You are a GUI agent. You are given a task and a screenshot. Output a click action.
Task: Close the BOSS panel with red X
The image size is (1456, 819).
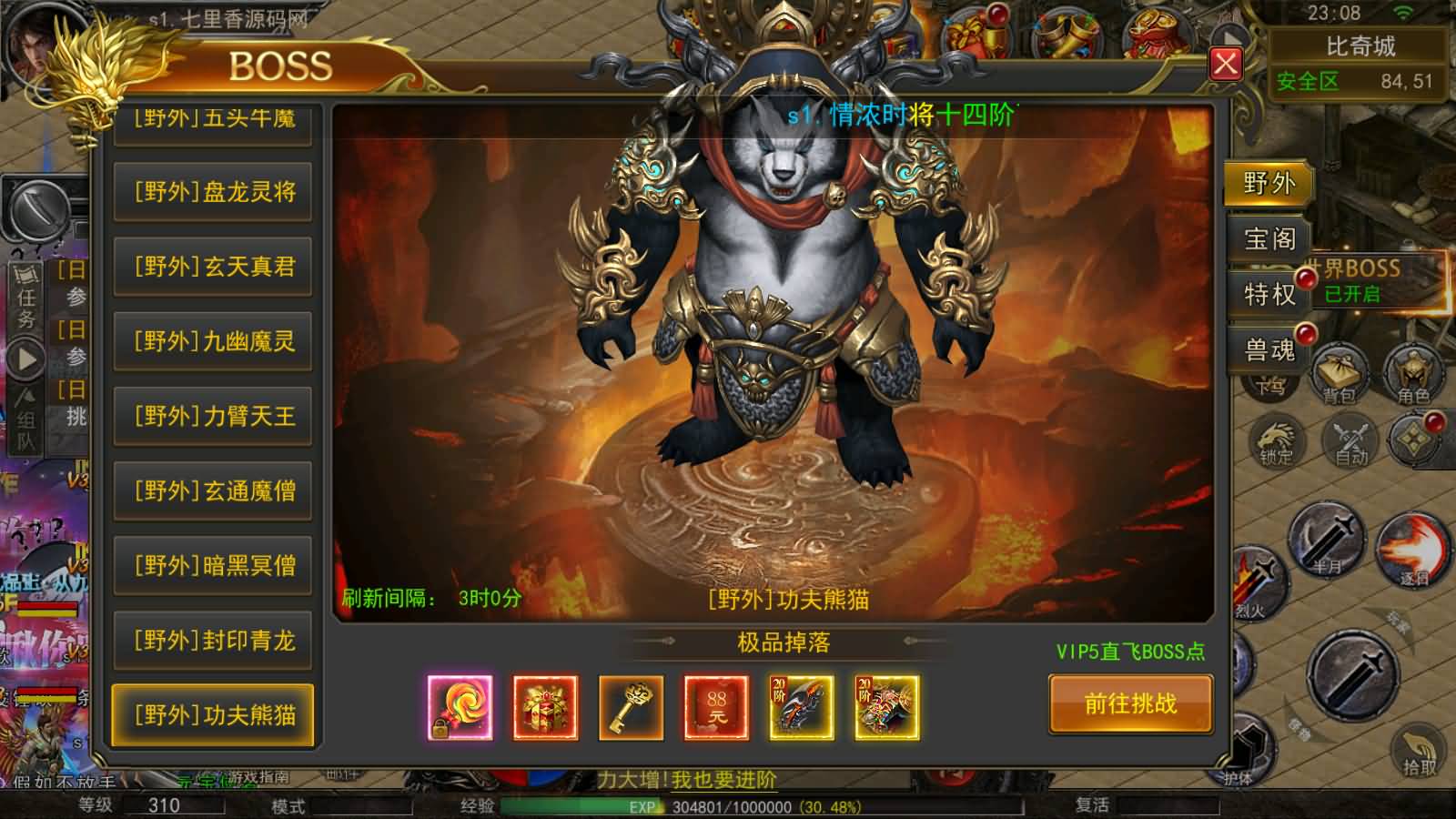pyautogui.click(x=1225, y=64)
